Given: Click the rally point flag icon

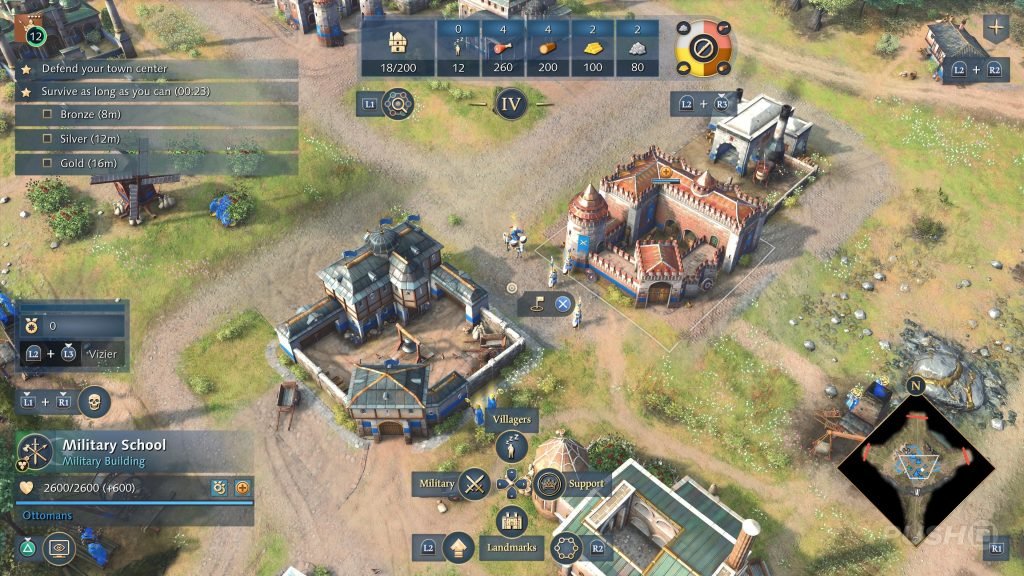Looking at the screenshot, I should 536,305.
